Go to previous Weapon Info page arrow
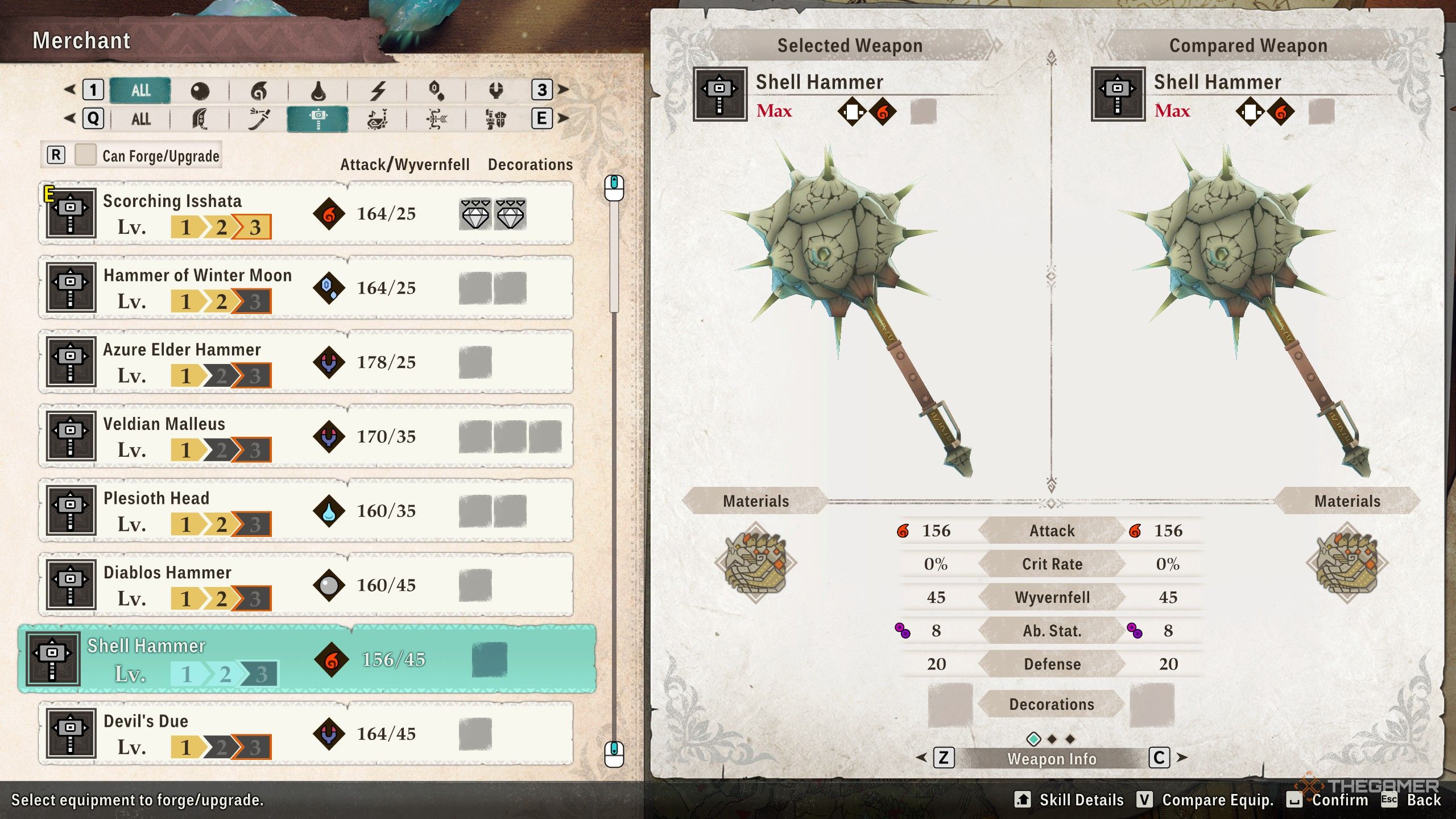 click(x=922, y=758)
